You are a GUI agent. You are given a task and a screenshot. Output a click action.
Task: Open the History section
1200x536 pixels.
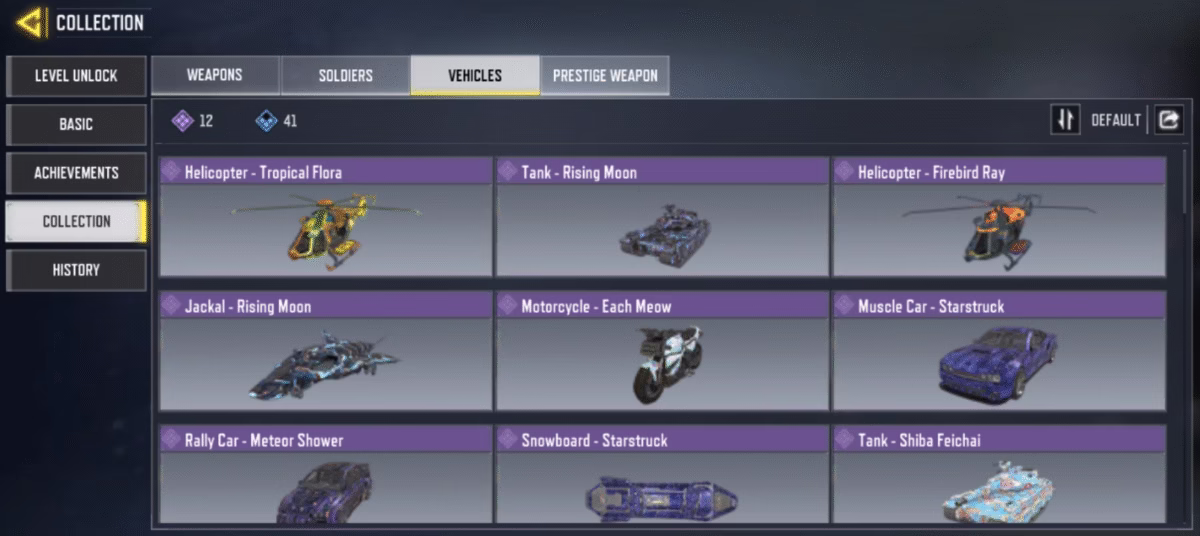tap(76, 270)
